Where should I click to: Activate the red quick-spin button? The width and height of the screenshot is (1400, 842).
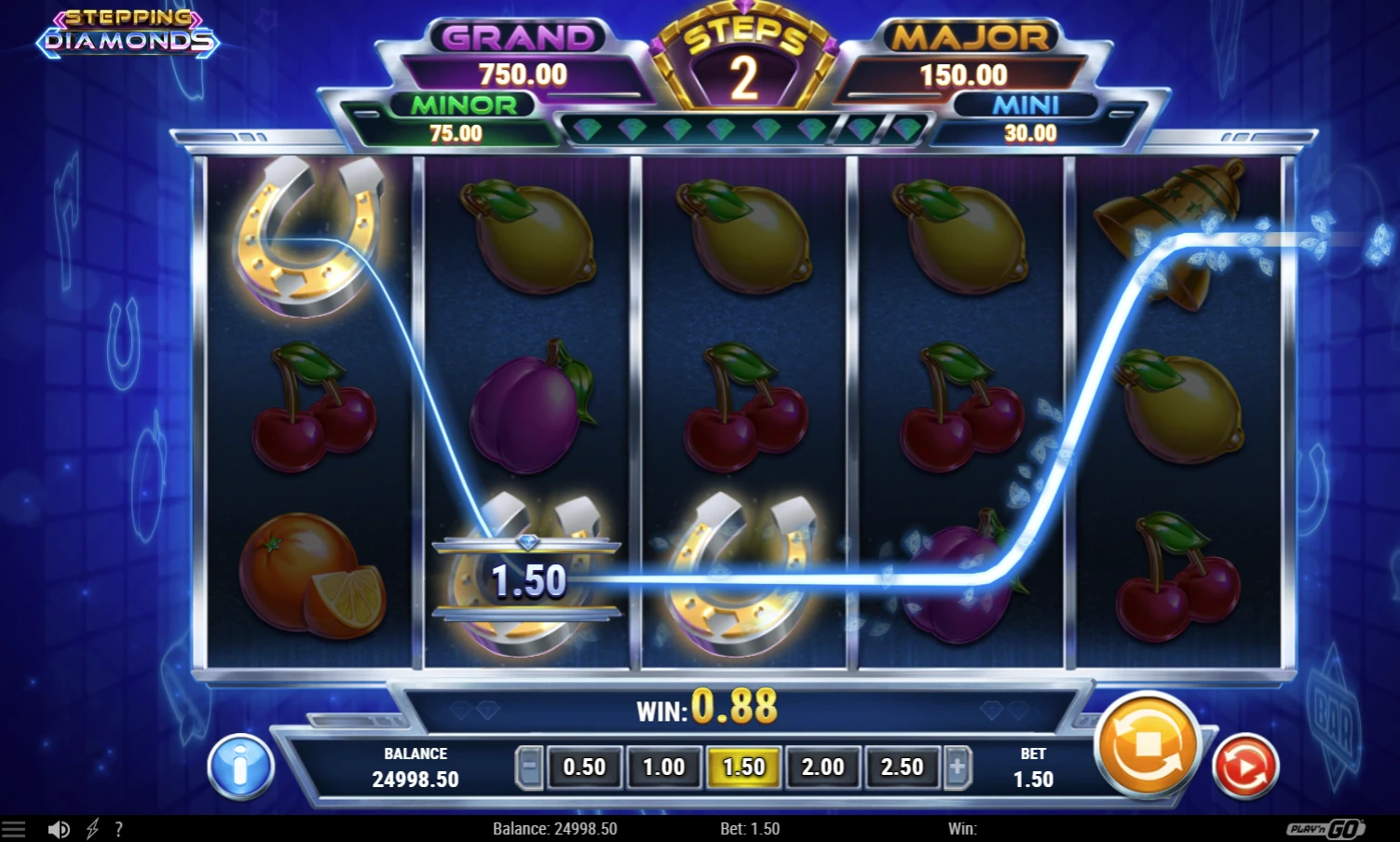point(1246,767)
